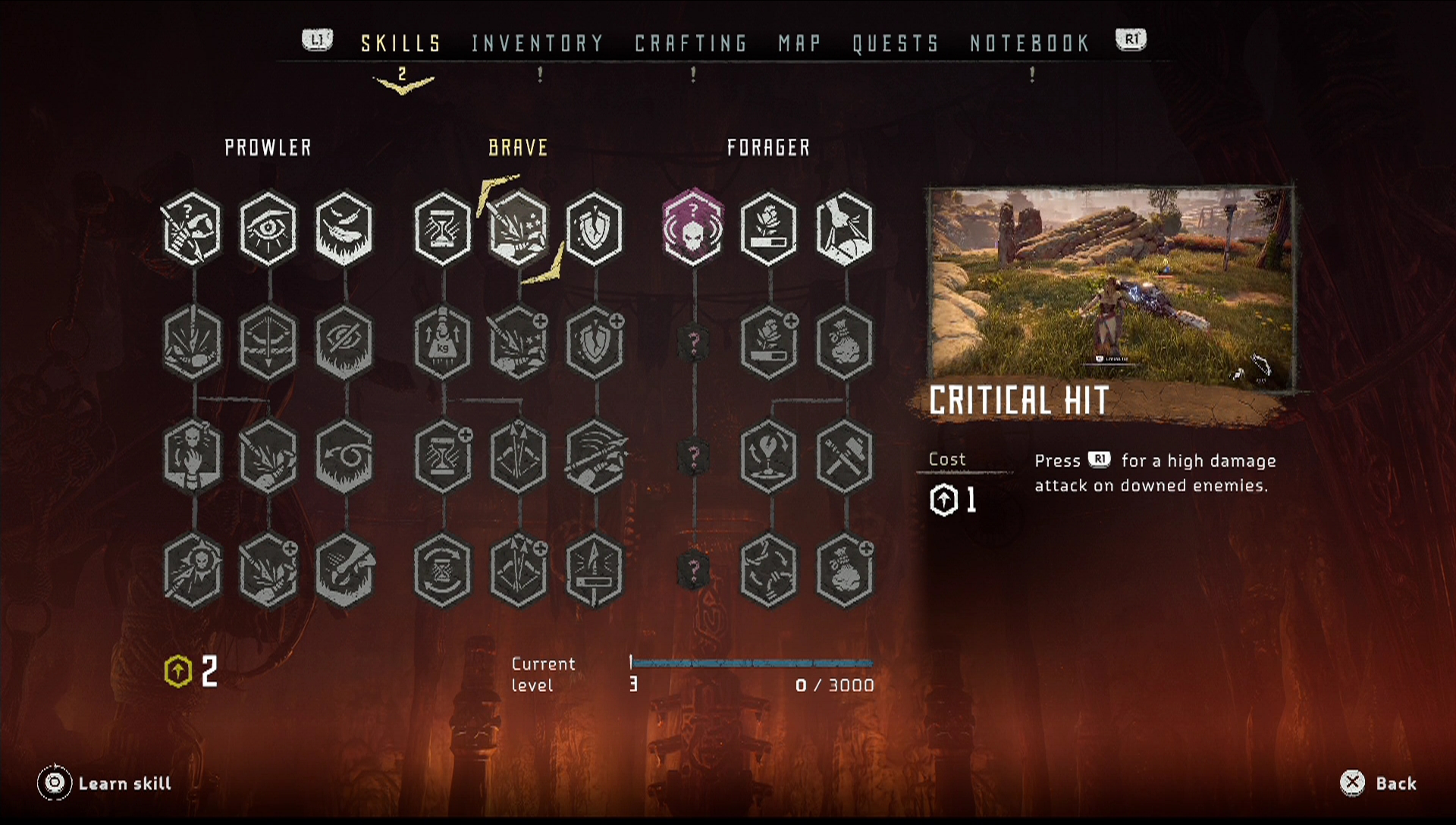Select the Skills tab
Screen dimensions: 1456x825
click(401, 43)
